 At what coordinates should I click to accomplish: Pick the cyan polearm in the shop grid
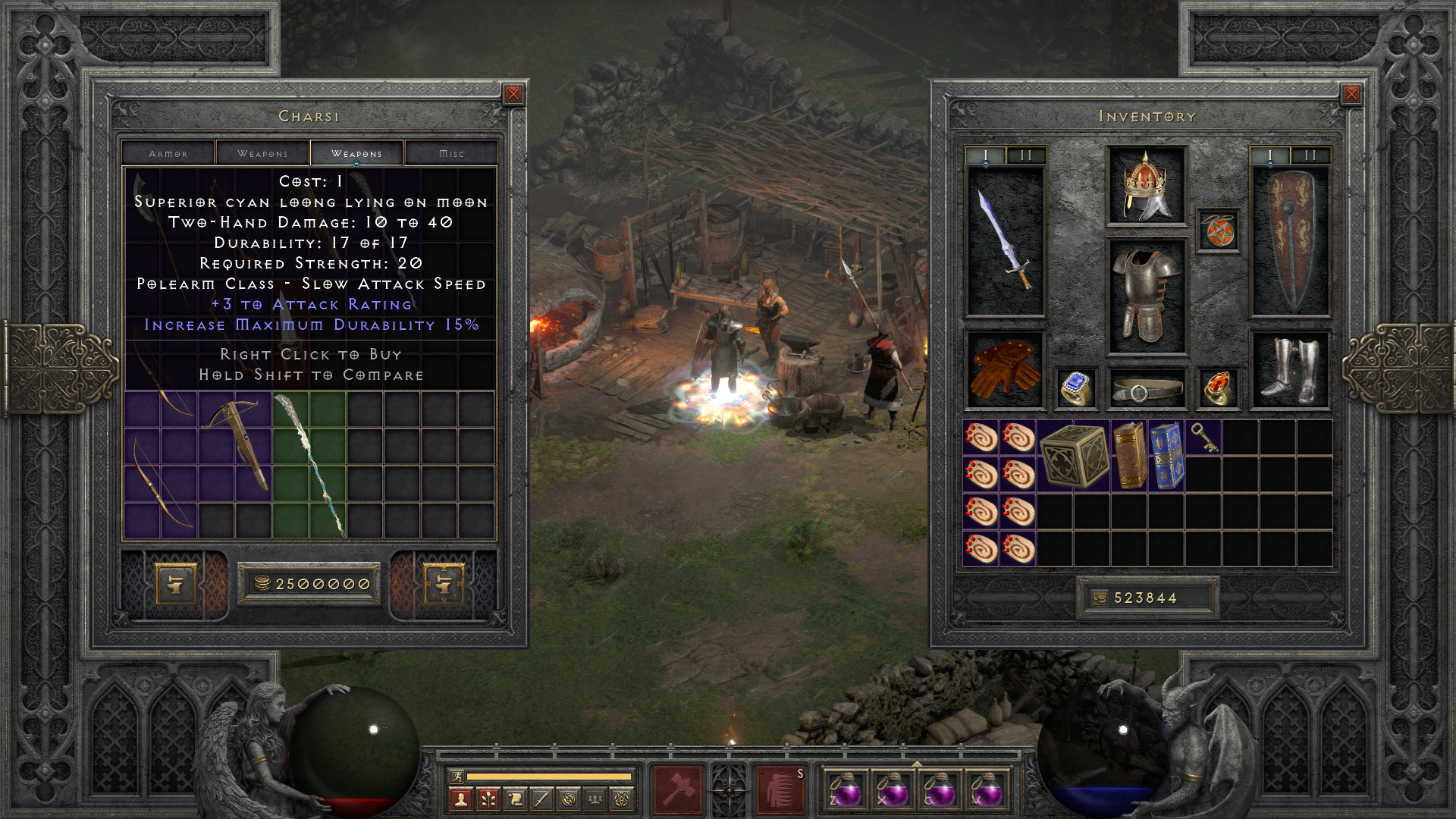click(x=311, y=463)
